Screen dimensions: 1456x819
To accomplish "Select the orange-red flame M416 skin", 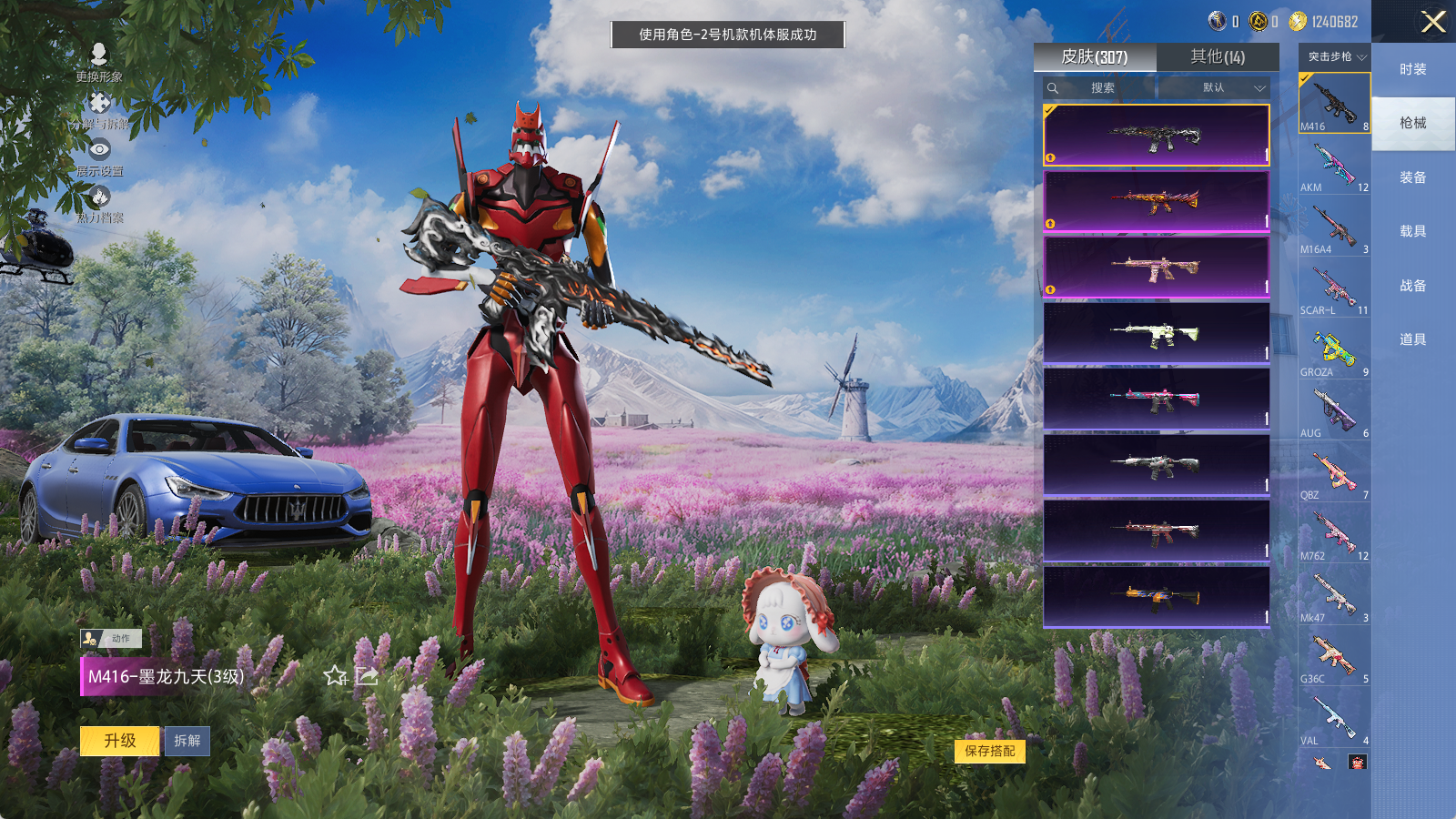I will [x=1156, y=201].
